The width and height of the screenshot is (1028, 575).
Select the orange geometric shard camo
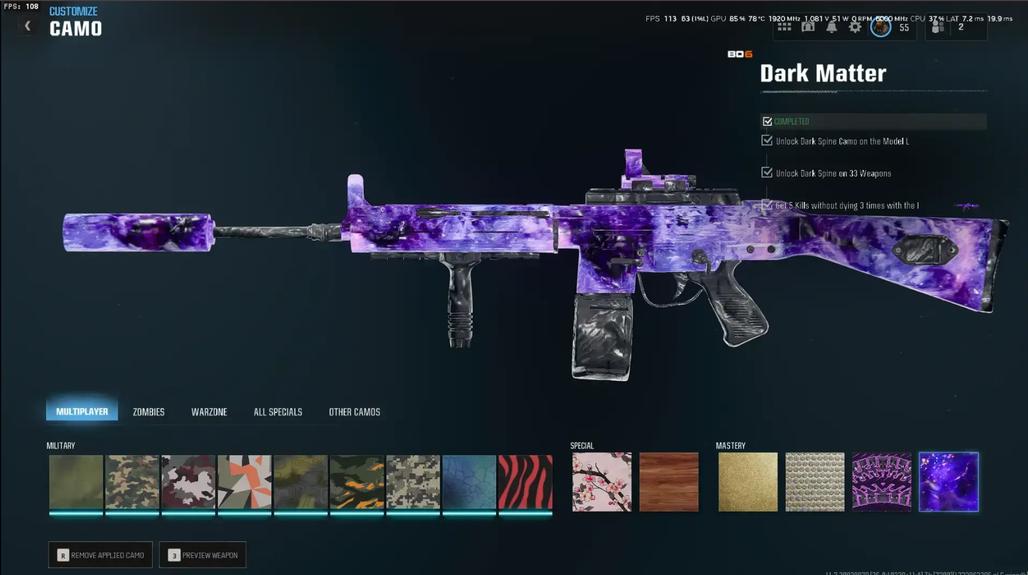pos(244,482)
